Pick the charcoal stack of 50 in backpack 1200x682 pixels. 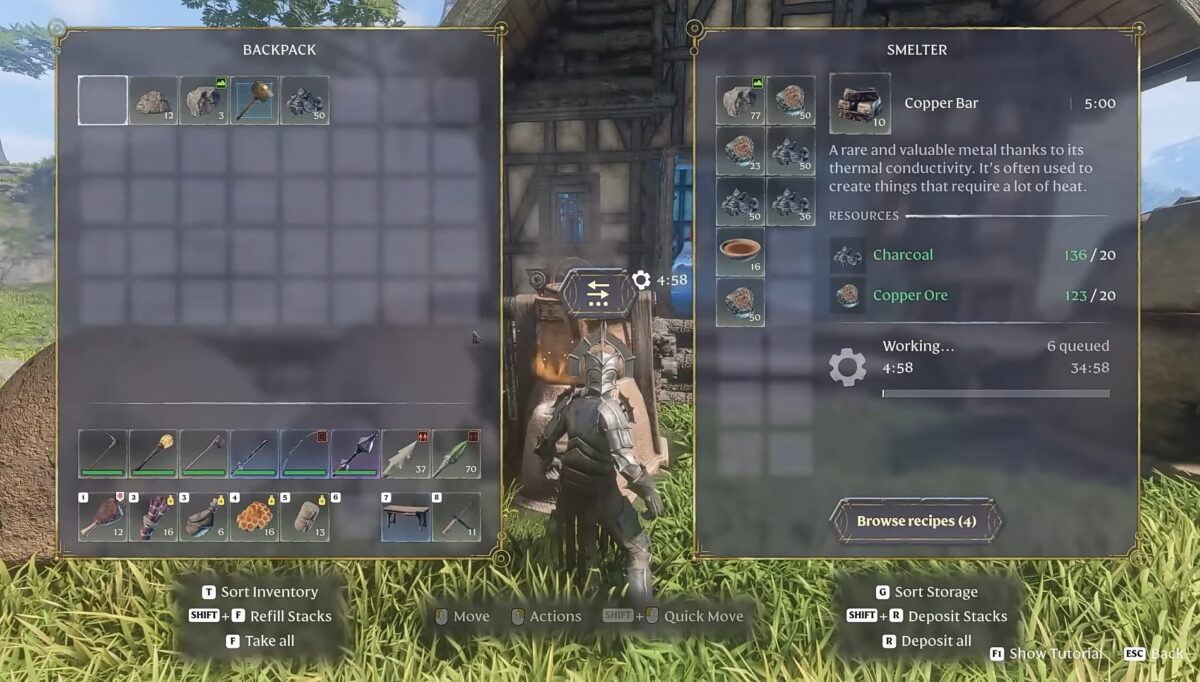coord(305,101)
